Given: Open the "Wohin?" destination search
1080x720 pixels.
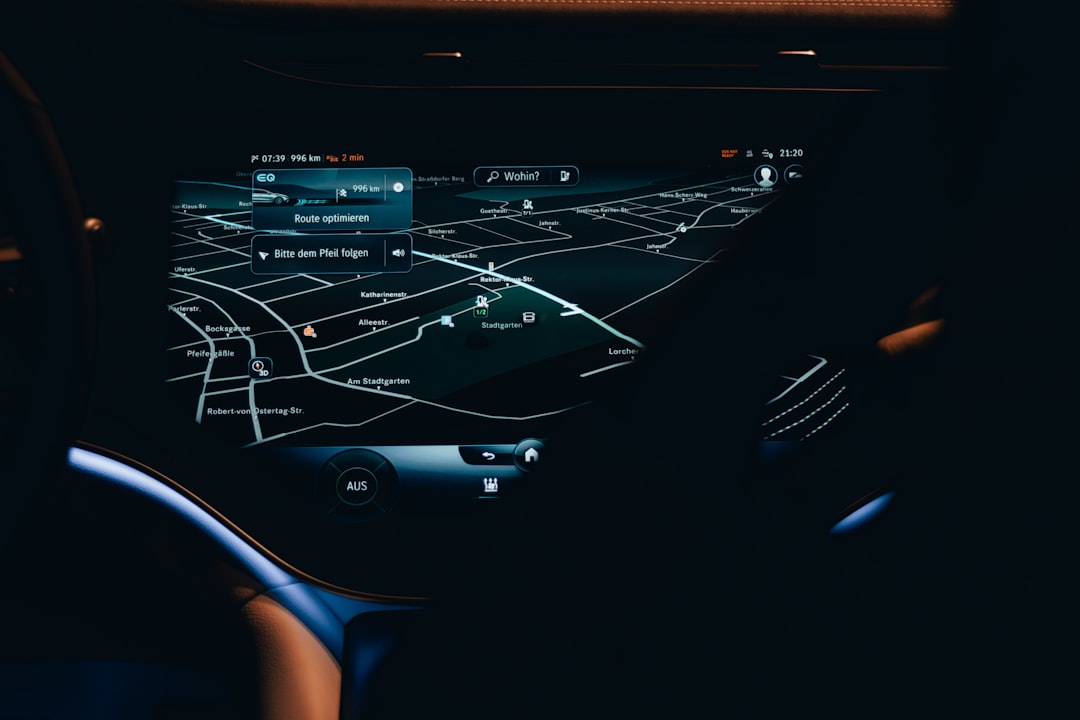Looking at the screenshot, I should point(514,176).
